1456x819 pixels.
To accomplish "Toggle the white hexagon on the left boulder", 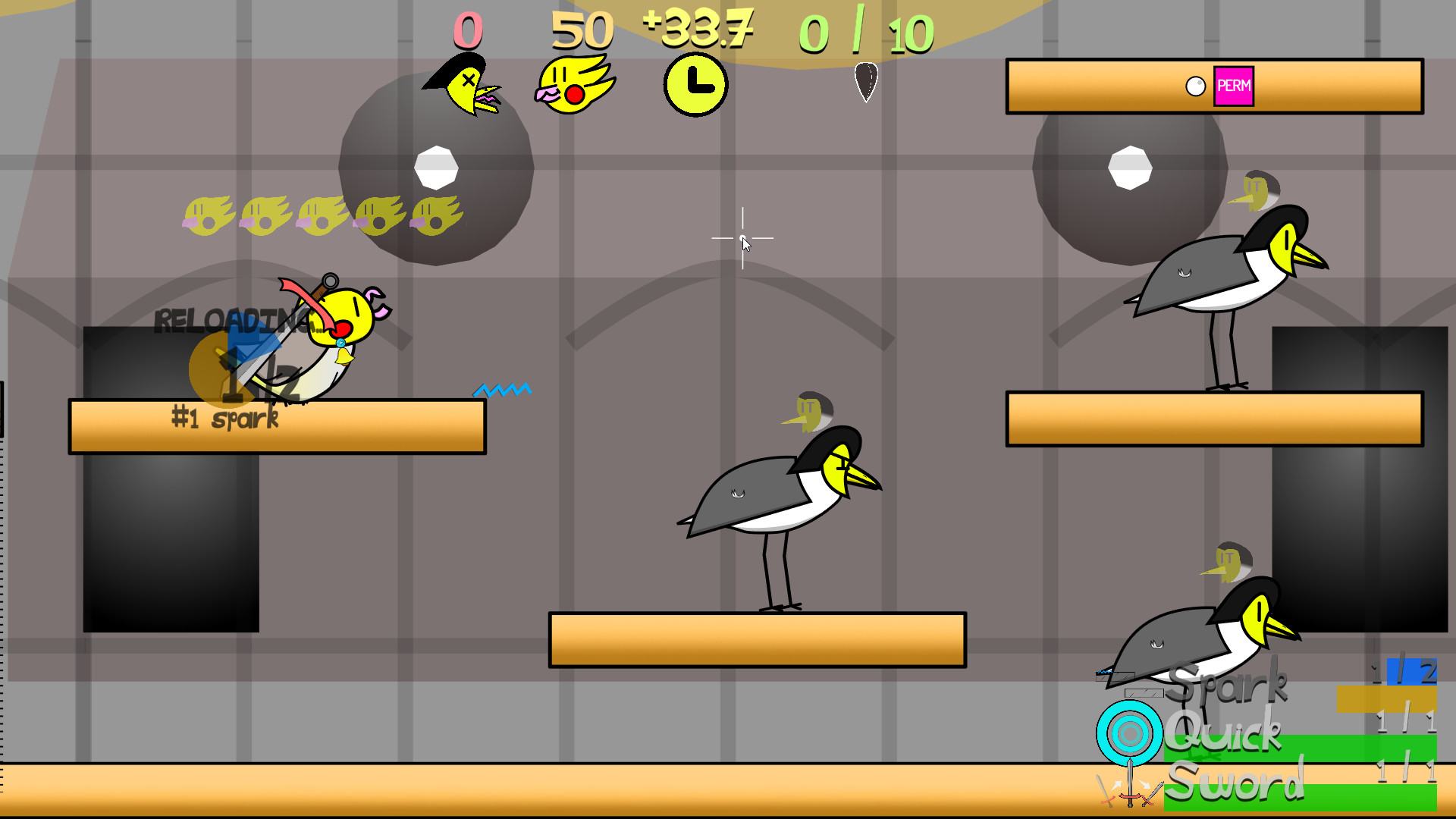I will tap(437, 165).
